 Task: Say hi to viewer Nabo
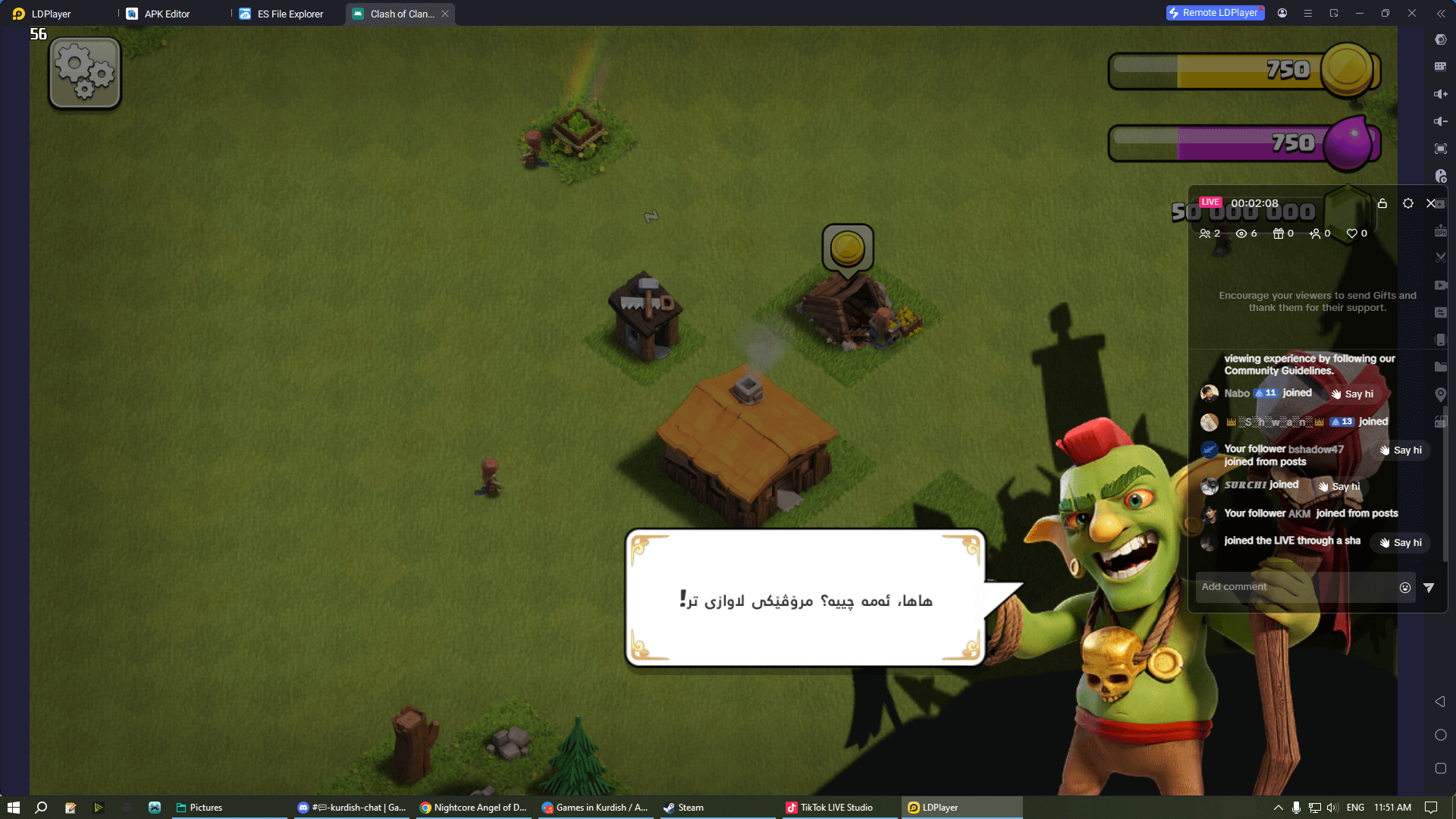pyautogui.click(x=1354, y=394)
